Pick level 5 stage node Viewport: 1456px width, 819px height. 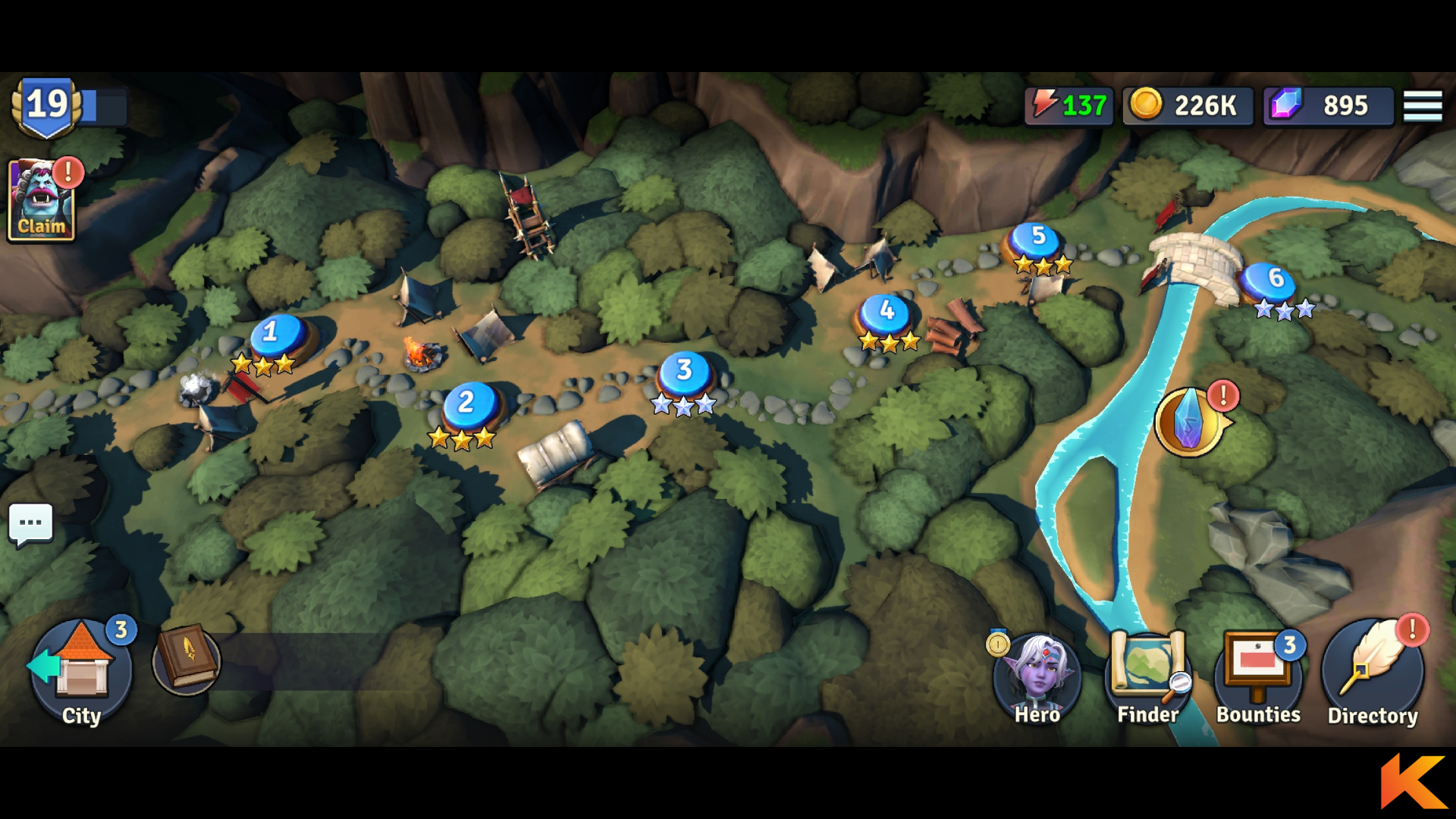pyautogui.click(x=1038, y=240)
